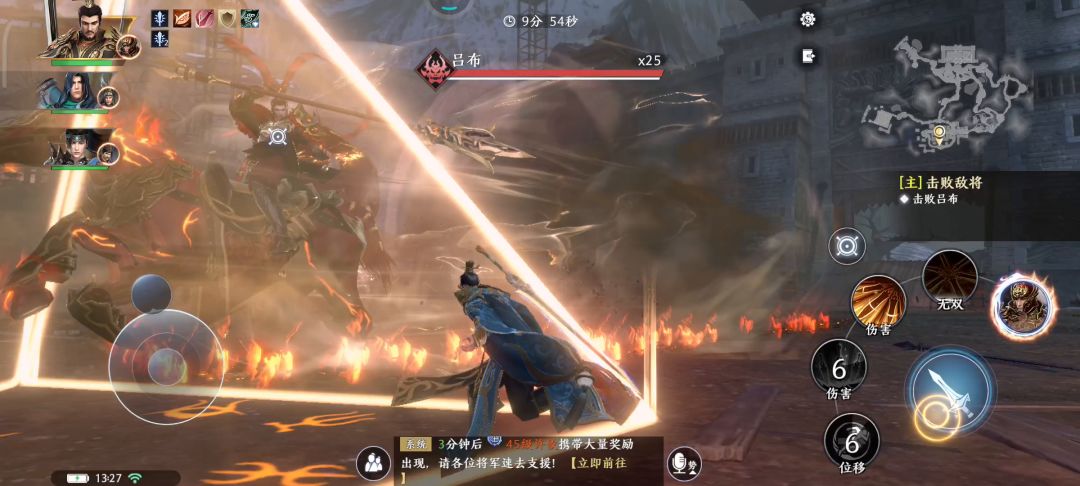Toggle the voice microphone button
This screenshot has width=1080, height=486.
(684, 463)
